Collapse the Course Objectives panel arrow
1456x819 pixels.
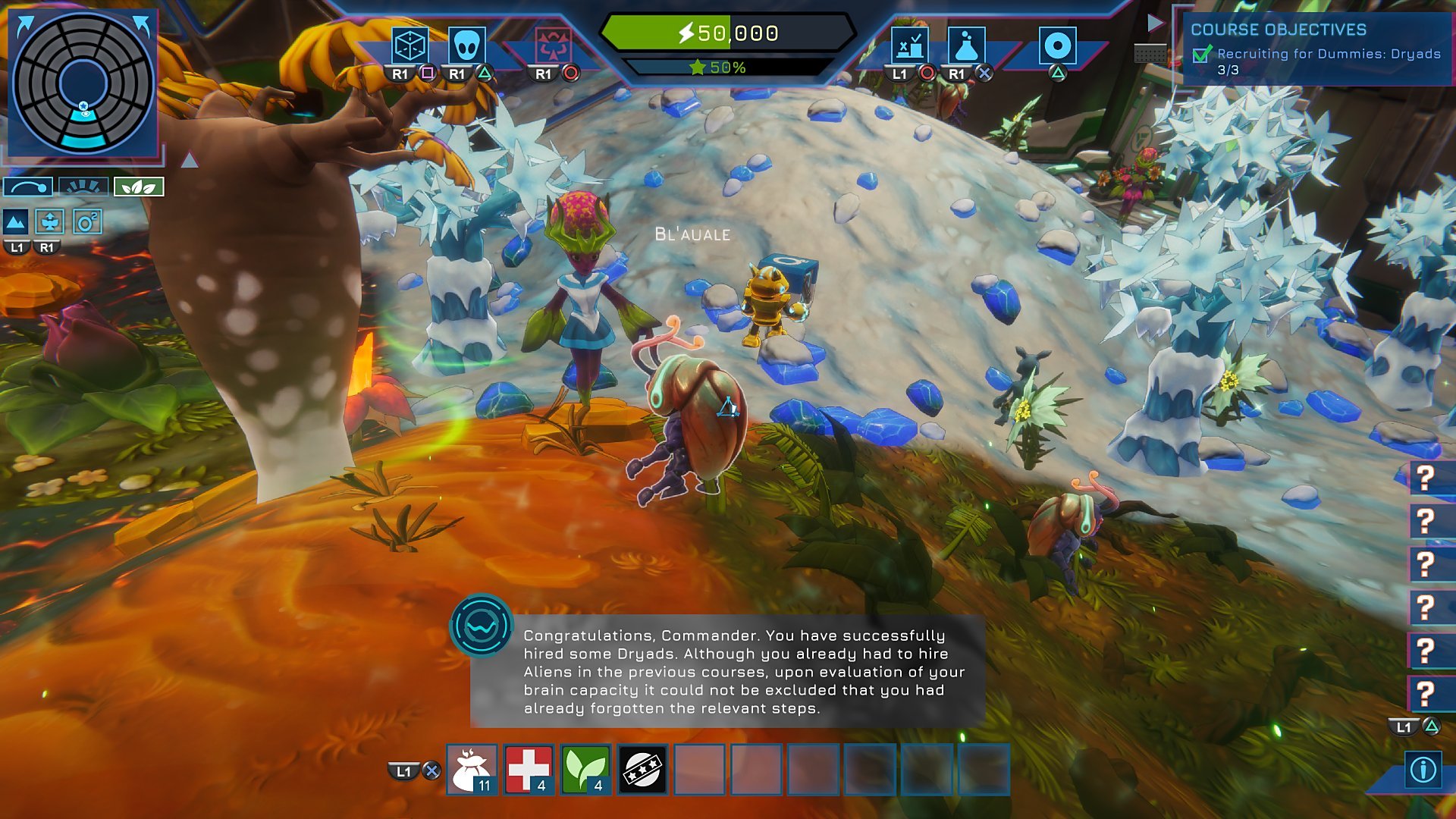pyautogui.click(x=1155, y=24)
